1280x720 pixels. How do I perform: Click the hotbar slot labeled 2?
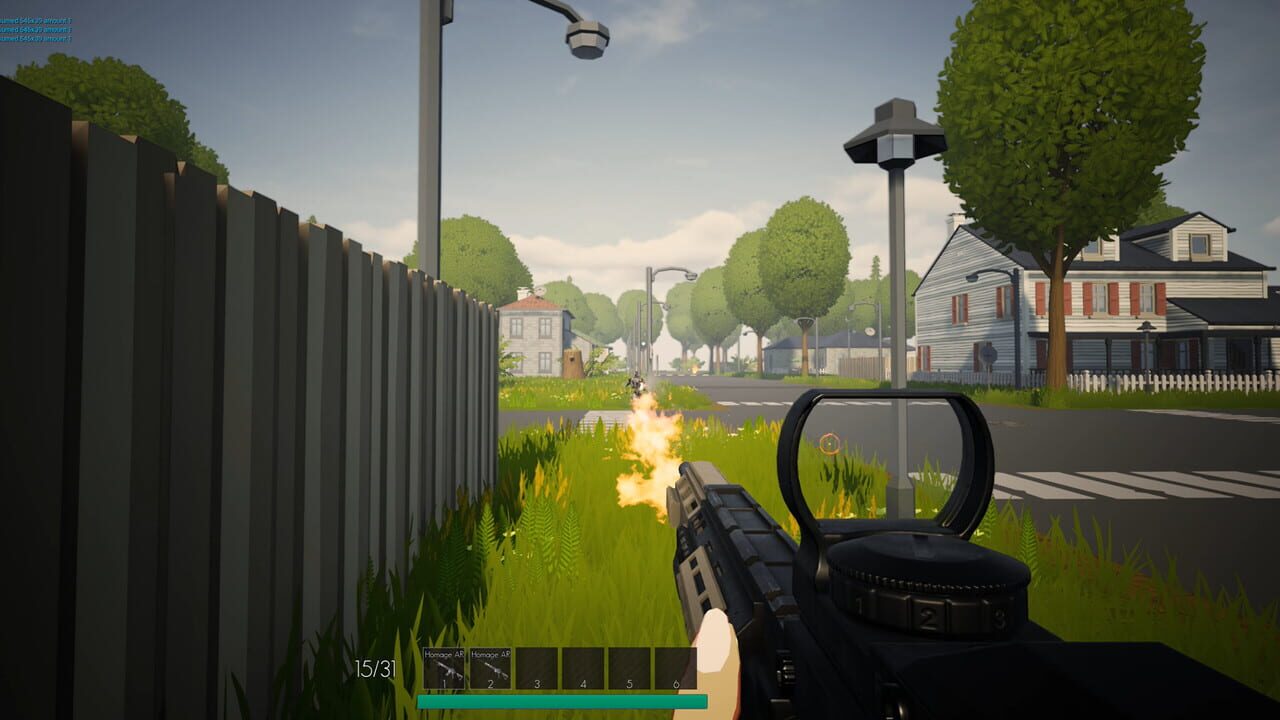coord(490,683)
